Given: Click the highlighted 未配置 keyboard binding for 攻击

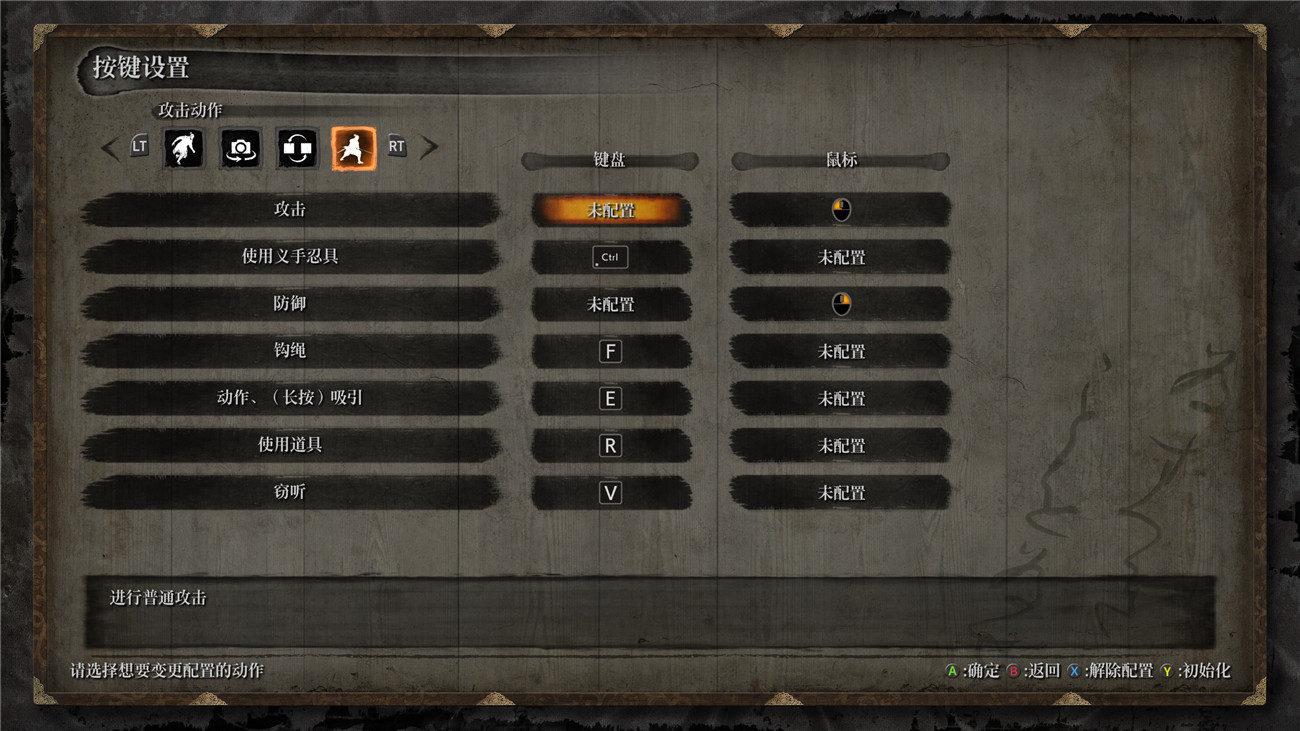Looking at the screenshot, I should [x=611, y=210].
